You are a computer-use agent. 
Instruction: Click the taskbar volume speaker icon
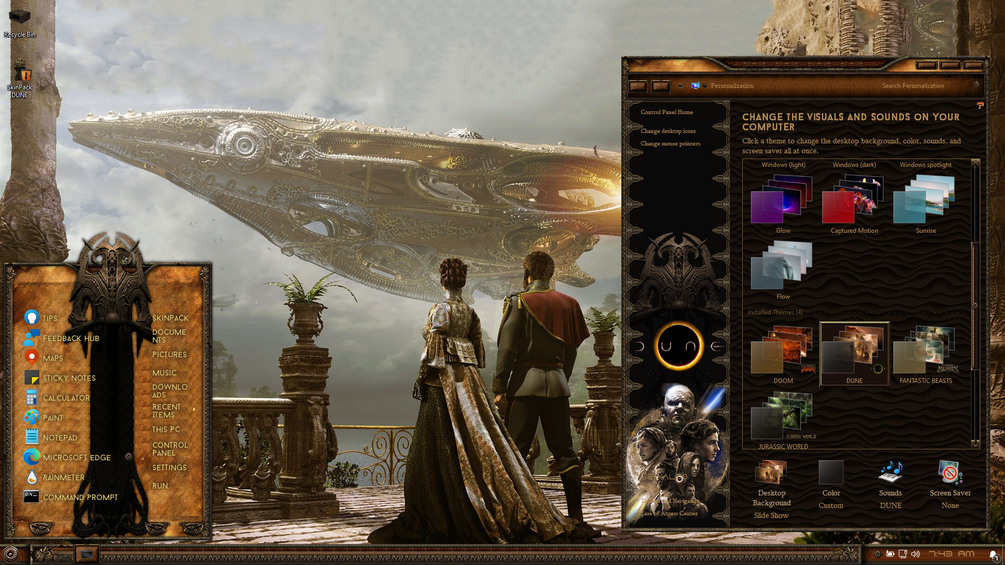[915, 554]
